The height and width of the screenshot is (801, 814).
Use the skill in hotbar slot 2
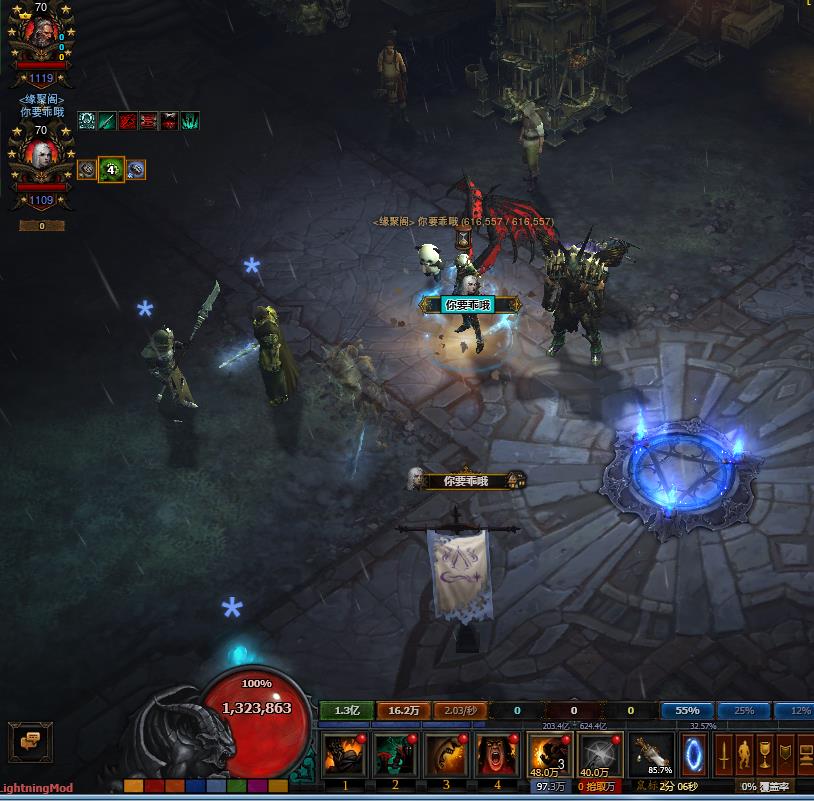396,754
